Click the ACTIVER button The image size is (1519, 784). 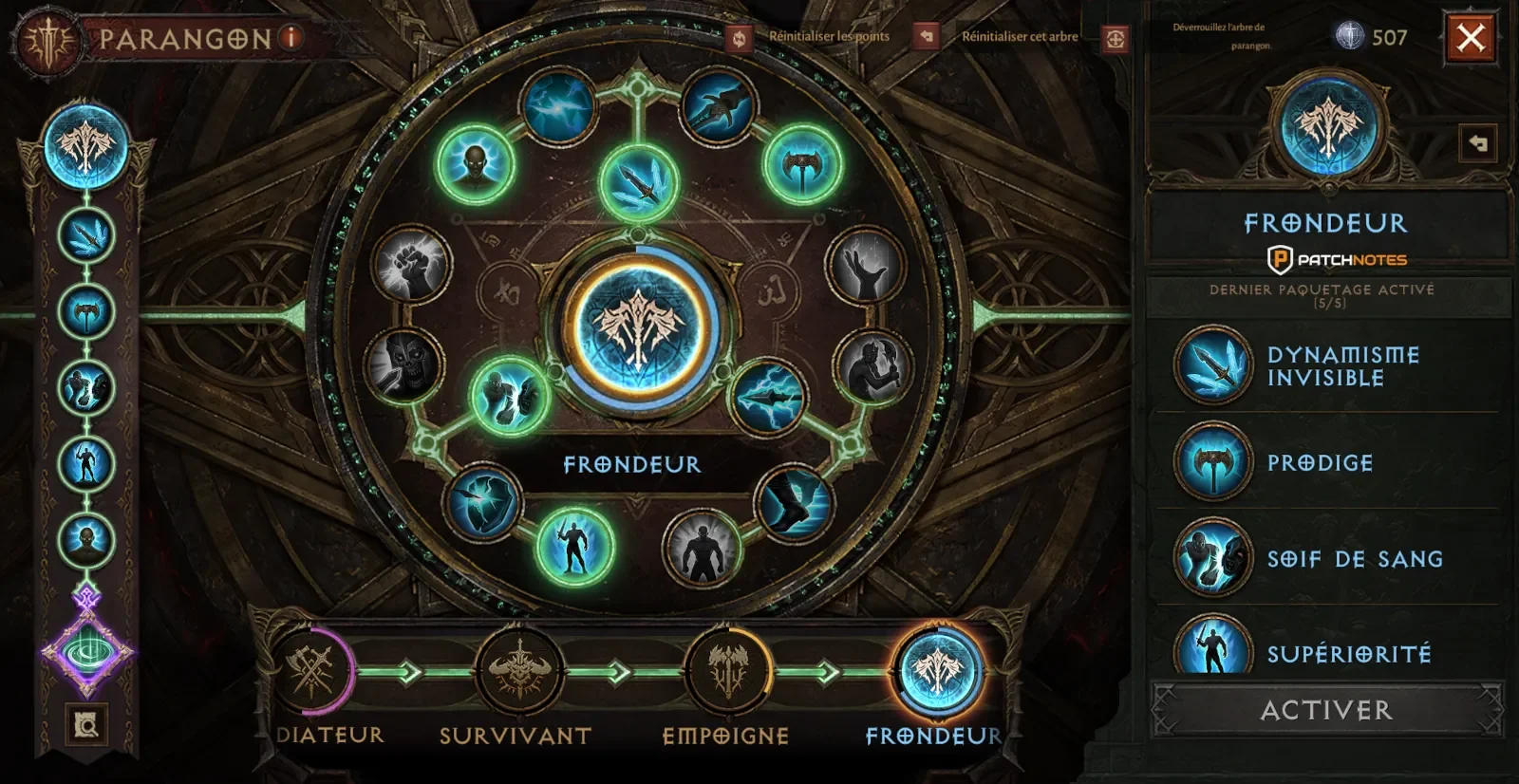[x=1326, y=710]
